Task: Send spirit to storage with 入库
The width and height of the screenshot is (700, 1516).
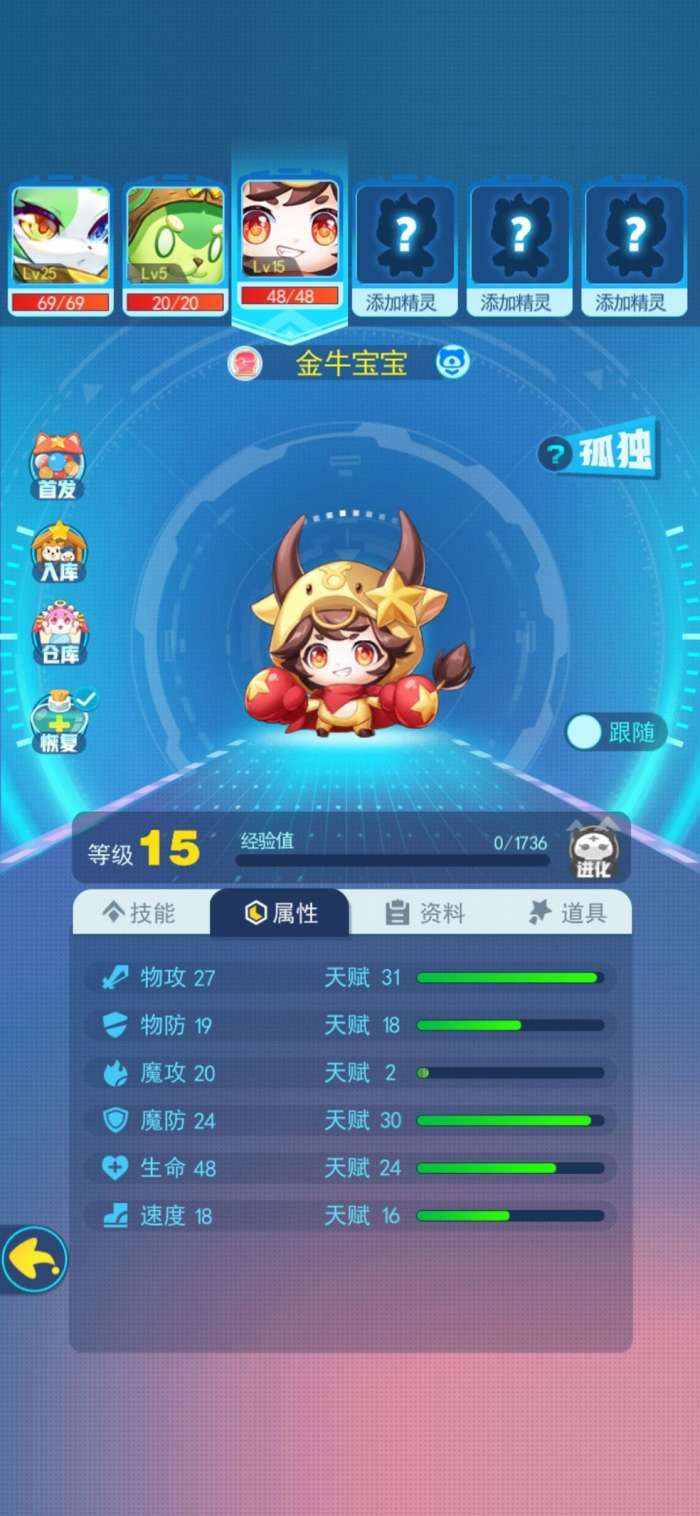Action: tap(58, 552)
